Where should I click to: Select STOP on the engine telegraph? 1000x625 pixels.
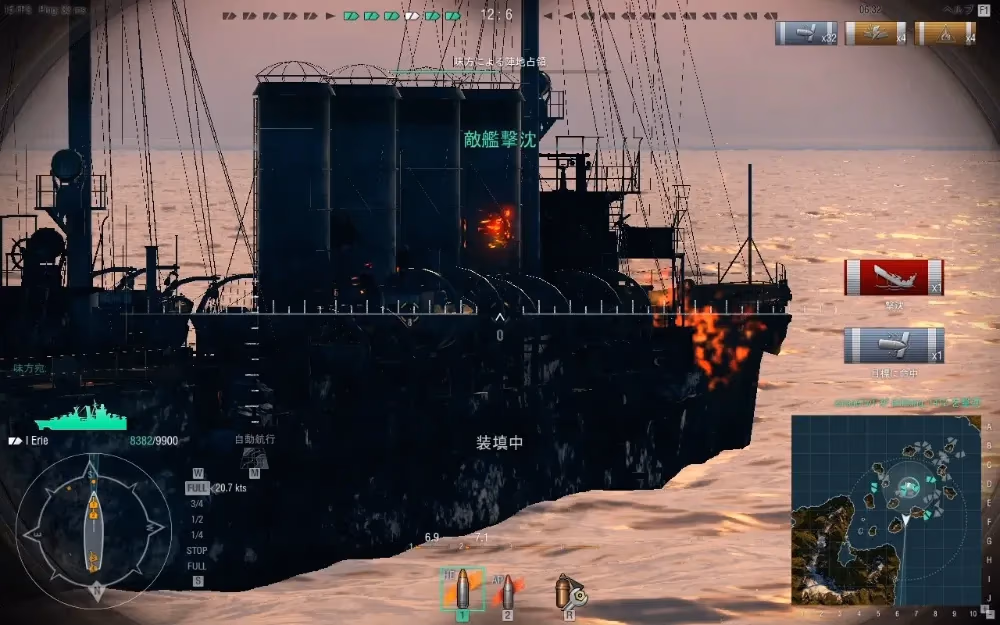tap(197, 551)
